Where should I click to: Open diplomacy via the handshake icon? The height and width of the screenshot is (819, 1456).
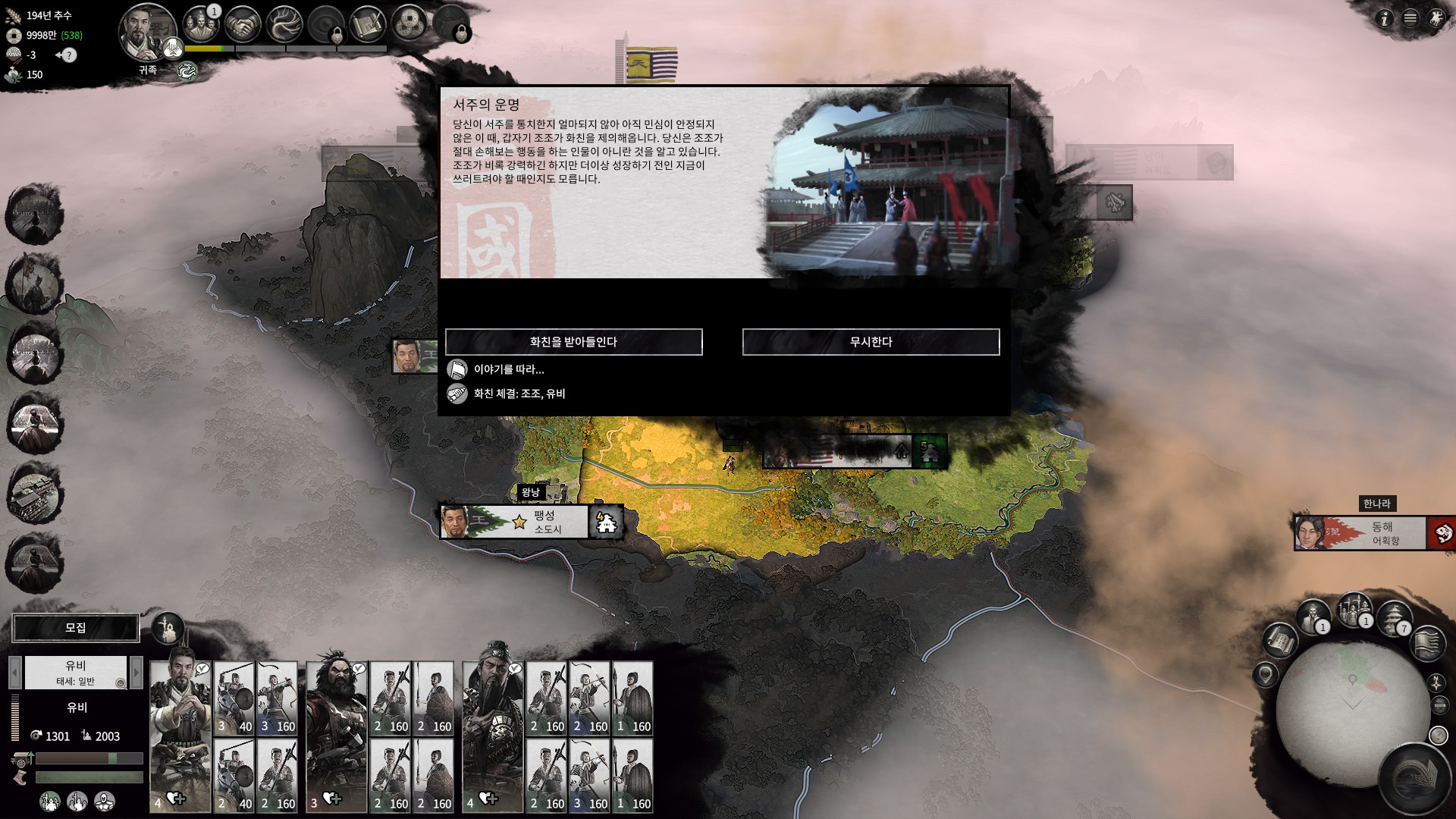tap(243, 24)
